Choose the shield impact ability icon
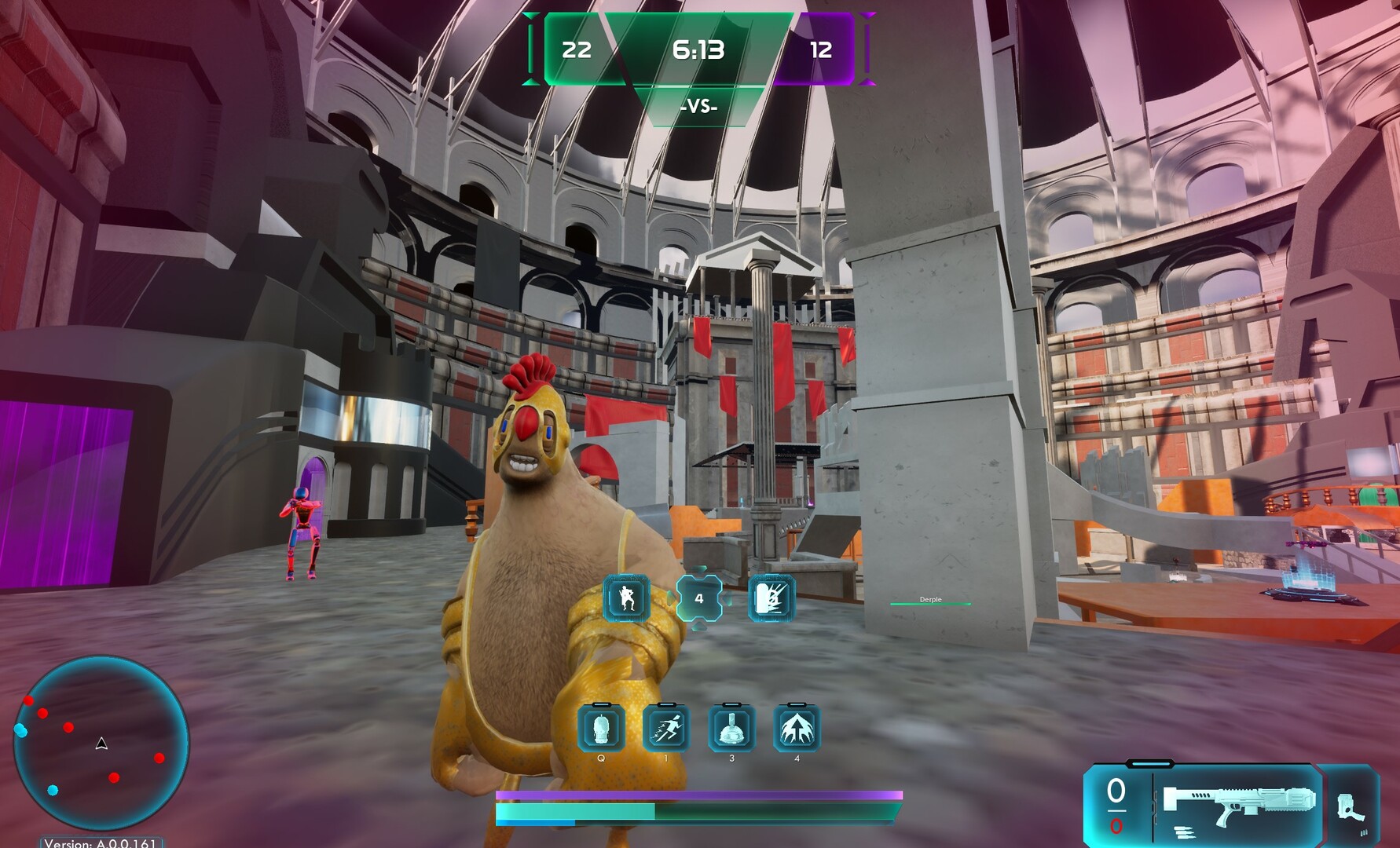Screen dimensions: 1400x848 [771, 598]
